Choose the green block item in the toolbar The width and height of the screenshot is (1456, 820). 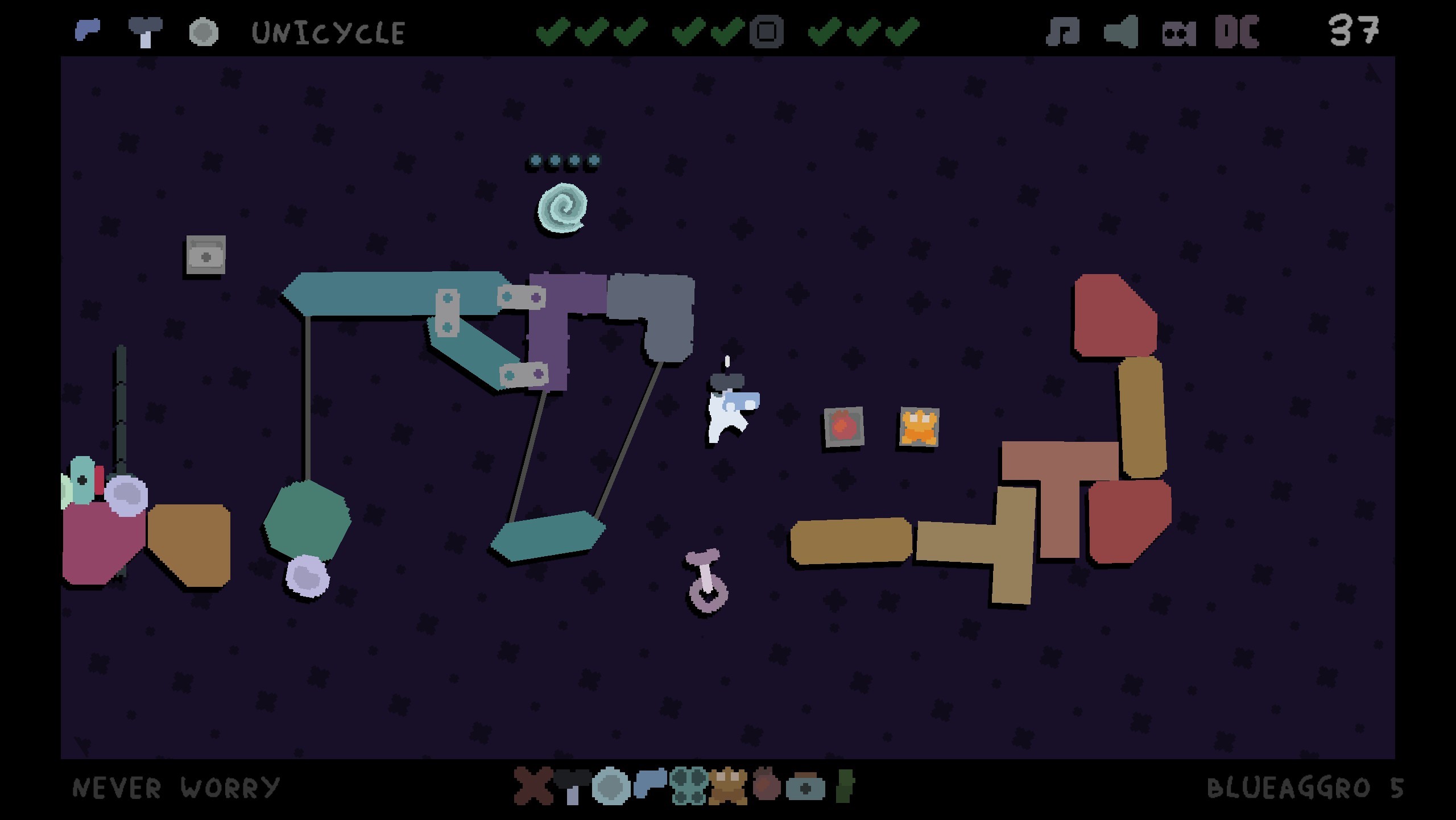click(x=845, y=786)
